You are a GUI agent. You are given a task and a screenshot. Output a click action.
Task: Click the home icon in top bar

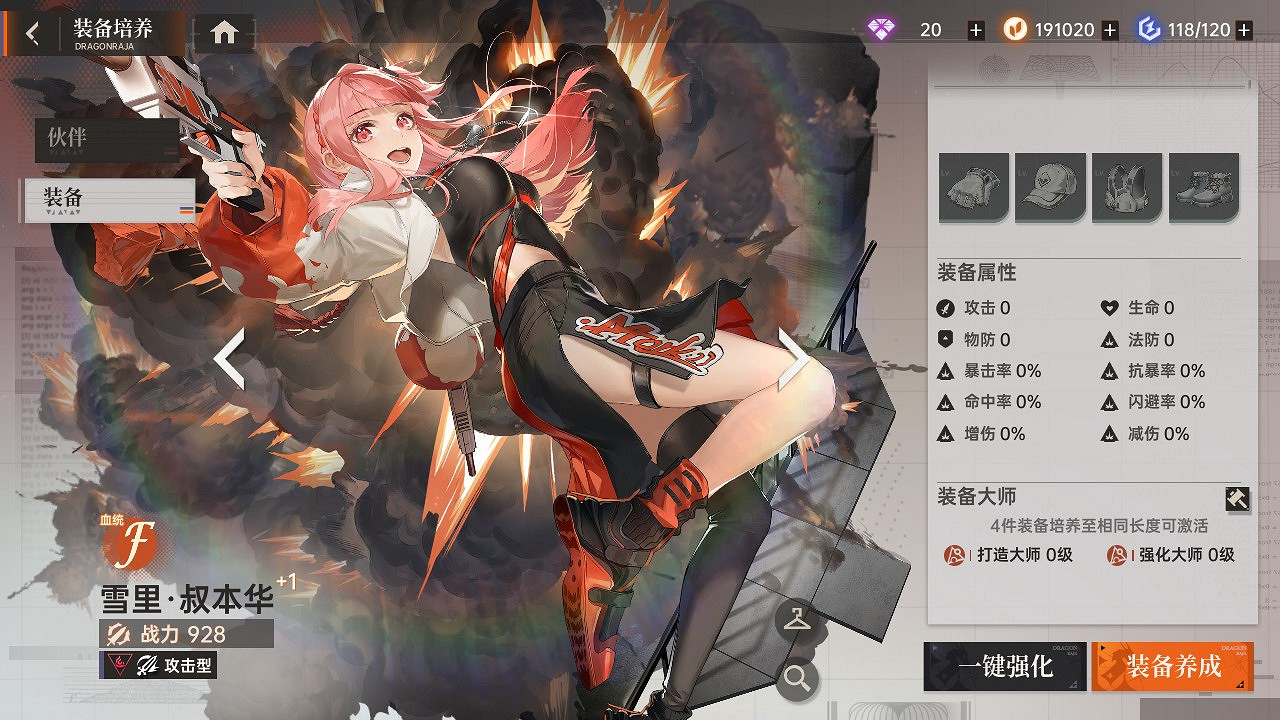tap(222, 31)
